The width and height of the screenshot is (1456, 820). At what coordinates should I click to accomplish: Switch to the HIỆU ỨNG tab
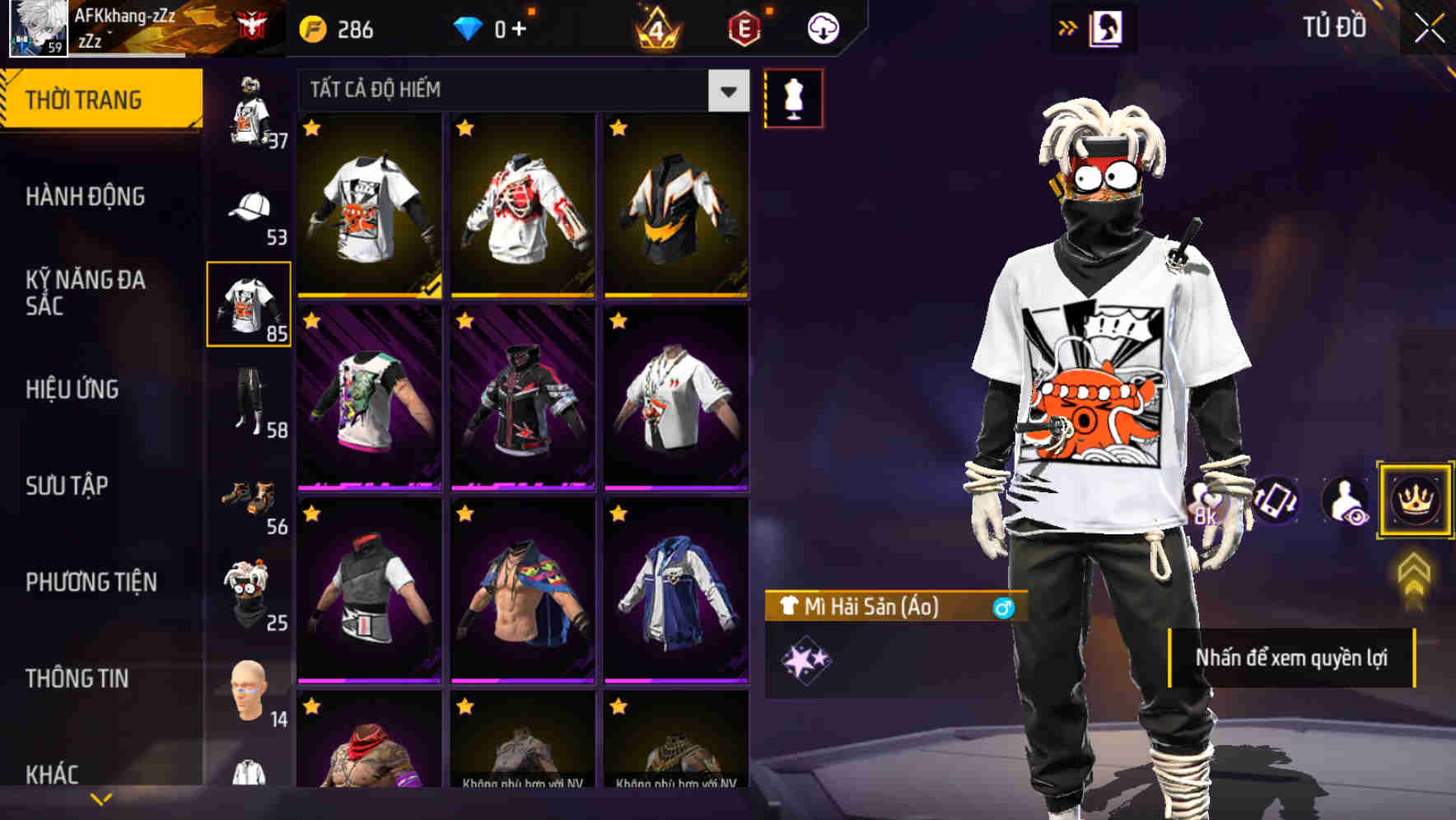coord(74,389)
